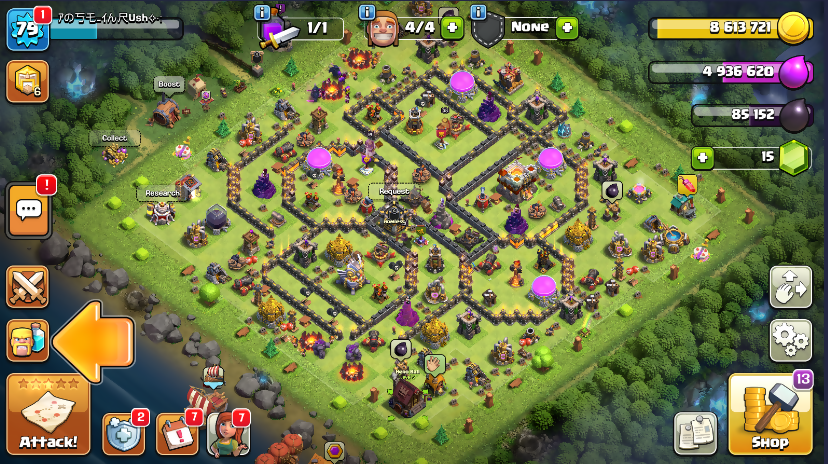Open the barbarian and potion button

click(x=27, y=340)
